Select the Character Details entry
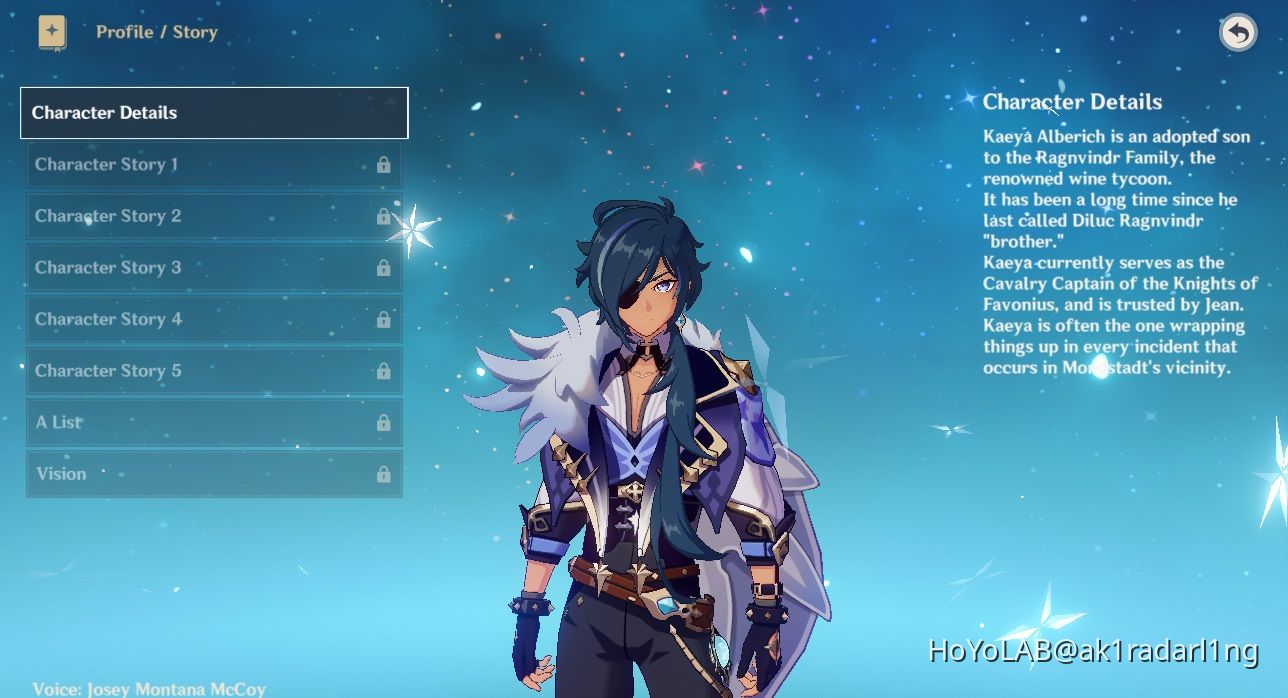 214,113
